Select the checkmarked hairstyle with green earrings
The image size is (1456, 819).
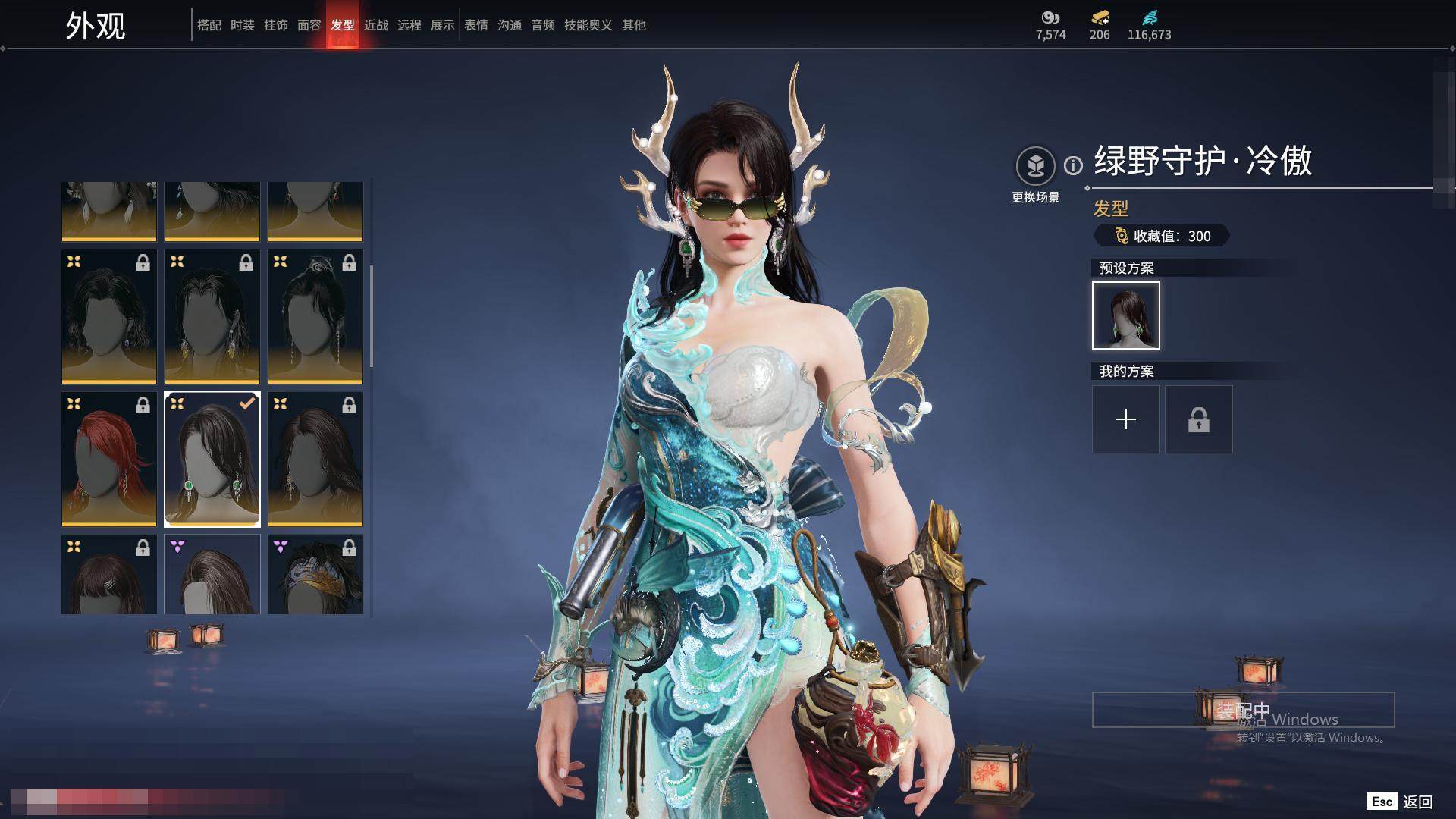pos(212,460)
